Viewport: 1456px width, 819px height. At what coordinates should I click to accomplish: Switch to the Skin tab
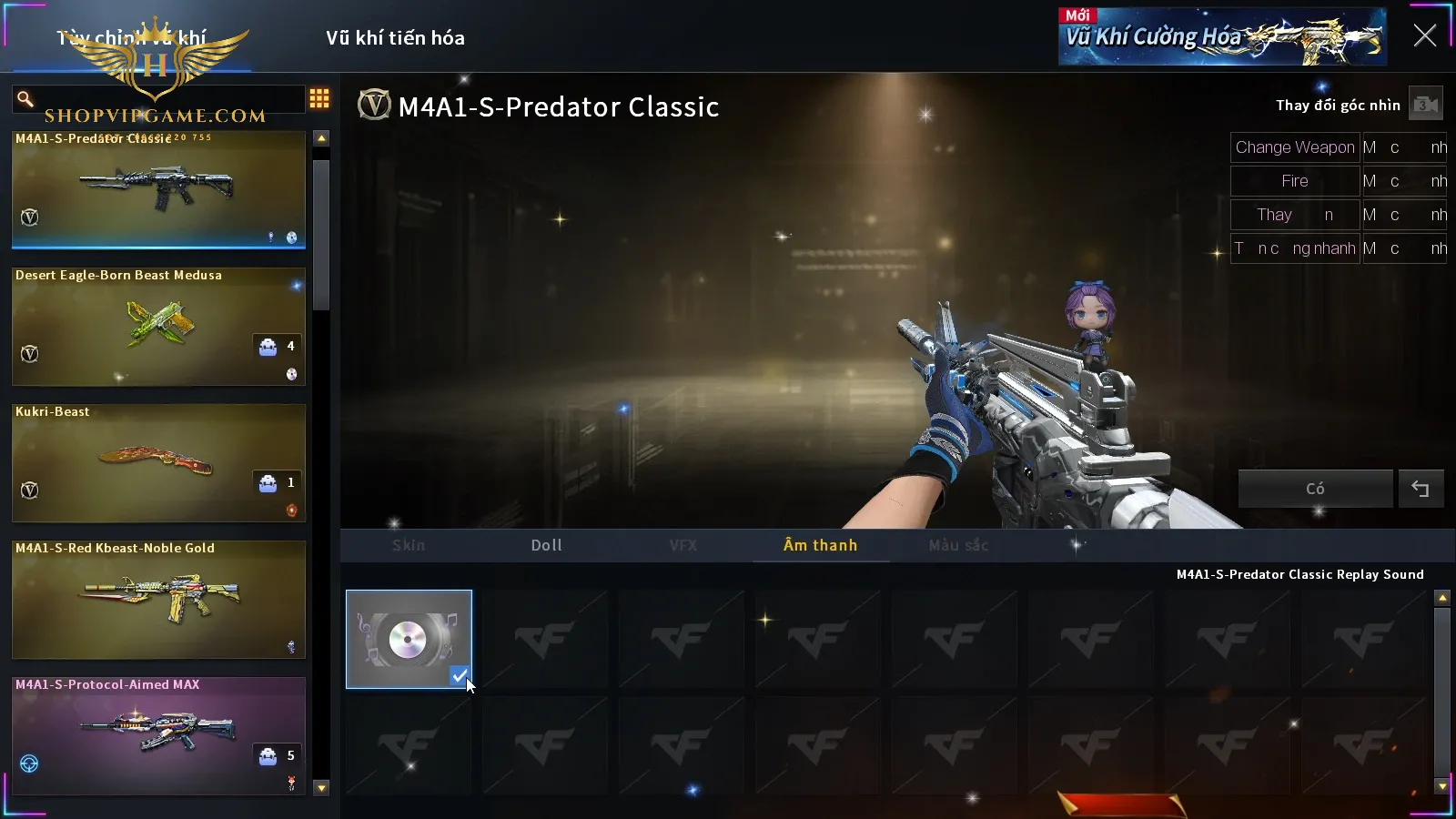409,545
